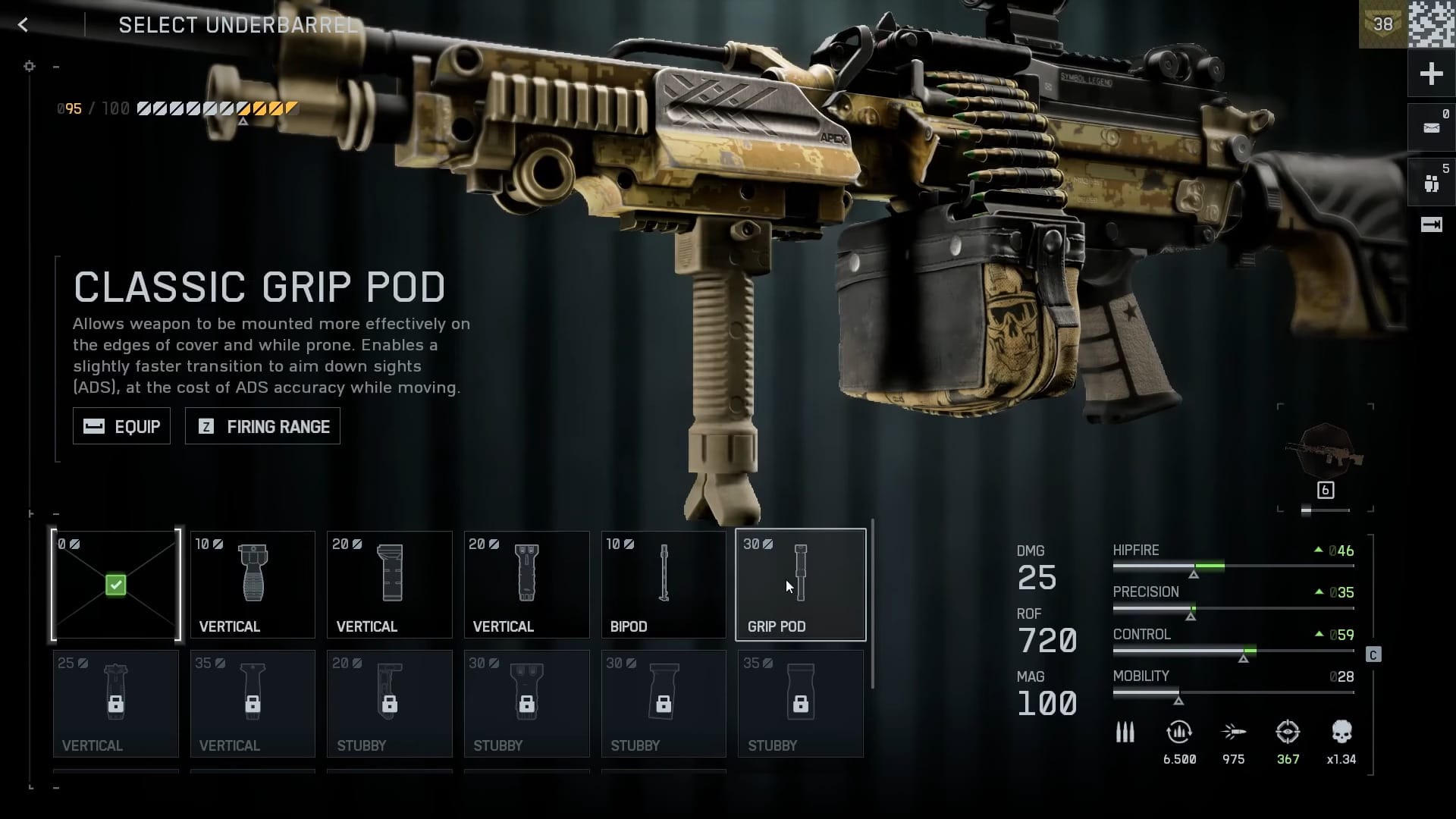Select the Bipod attachment slot
The height and width of the screenshot is (819, 1456).
[664, 585]
